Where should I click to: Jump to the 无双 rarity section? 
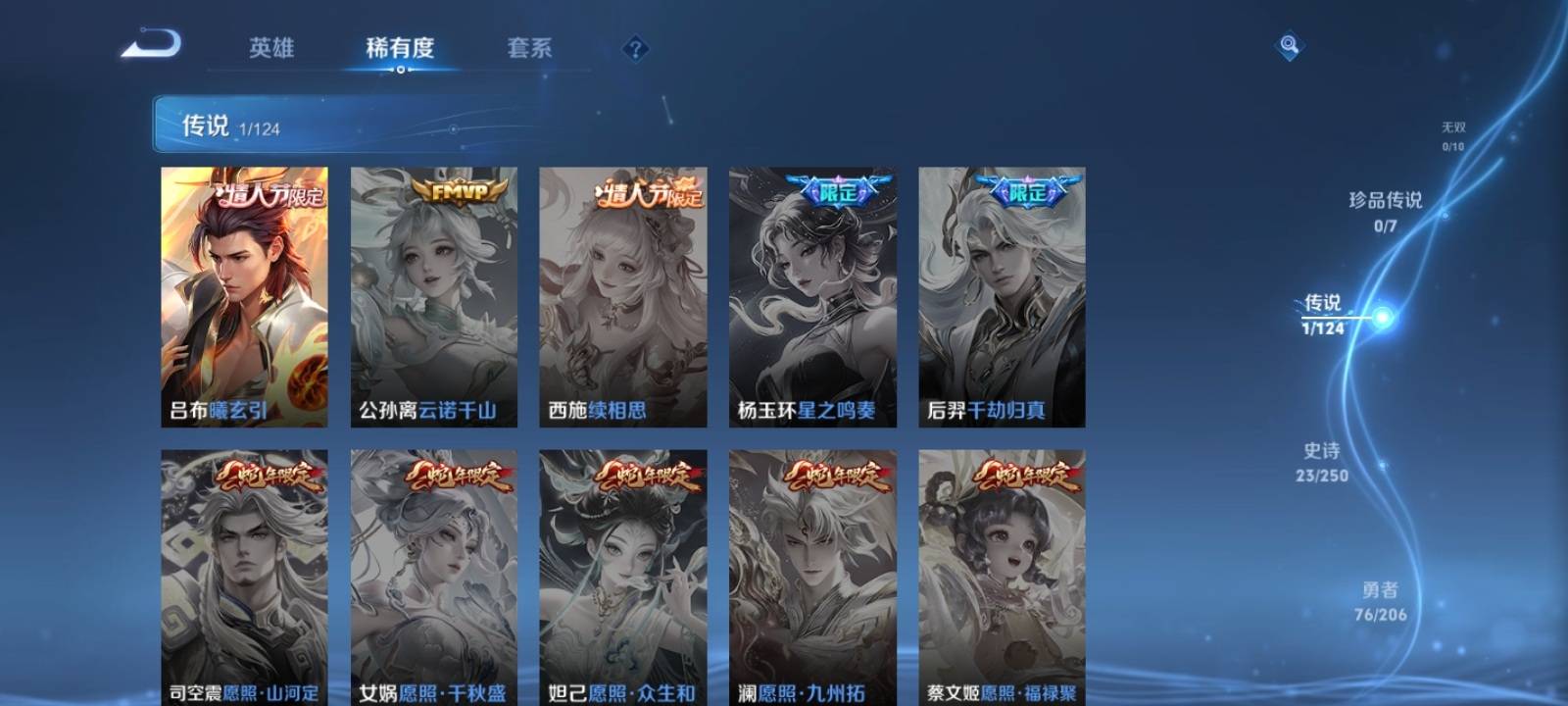point(1452,135)
